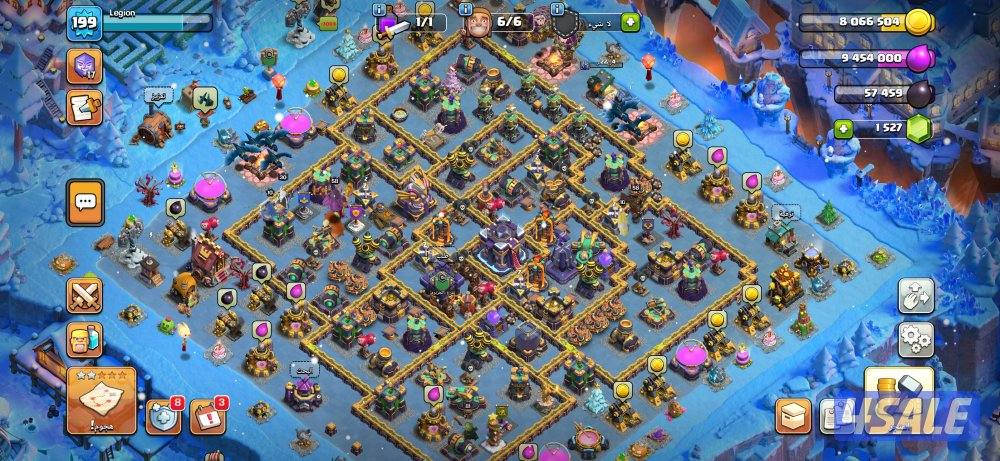Open the scroll and quill notes button

tap(84, 109)
